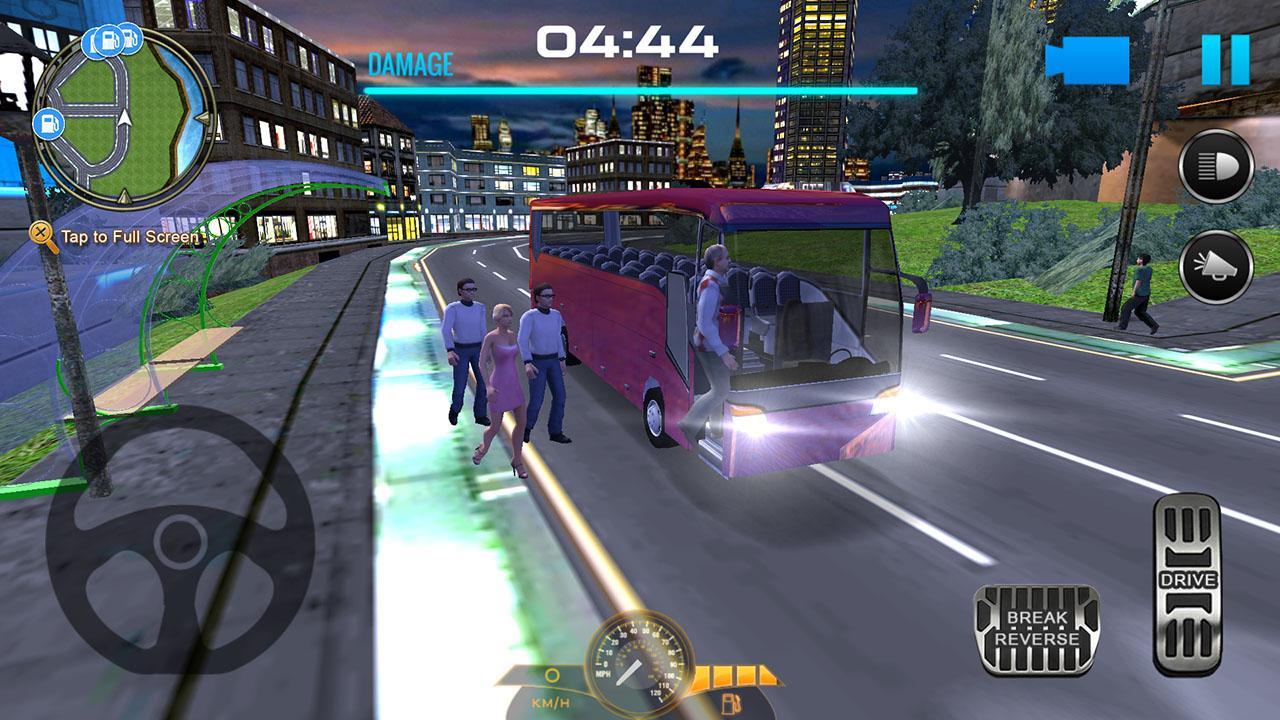Image resolution: width=1280 pixels, height=720 pixels.
Task: Step on the DRIVE pedal
Action: click(x=1187, y=583)
